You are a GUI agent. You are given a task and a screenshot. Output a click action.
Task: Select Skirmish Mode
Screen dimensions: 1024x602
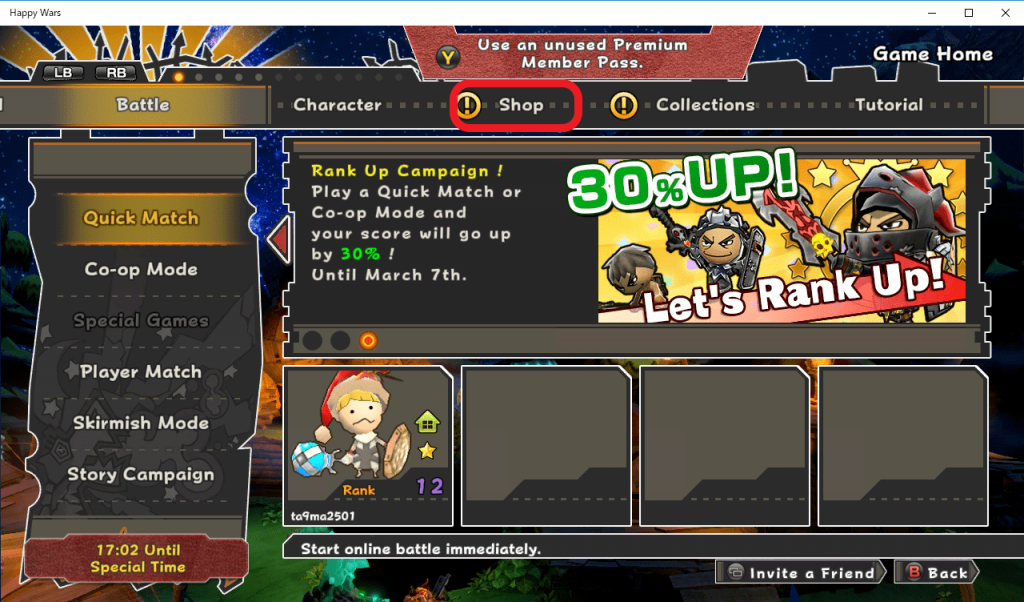[x=141, y=423]
